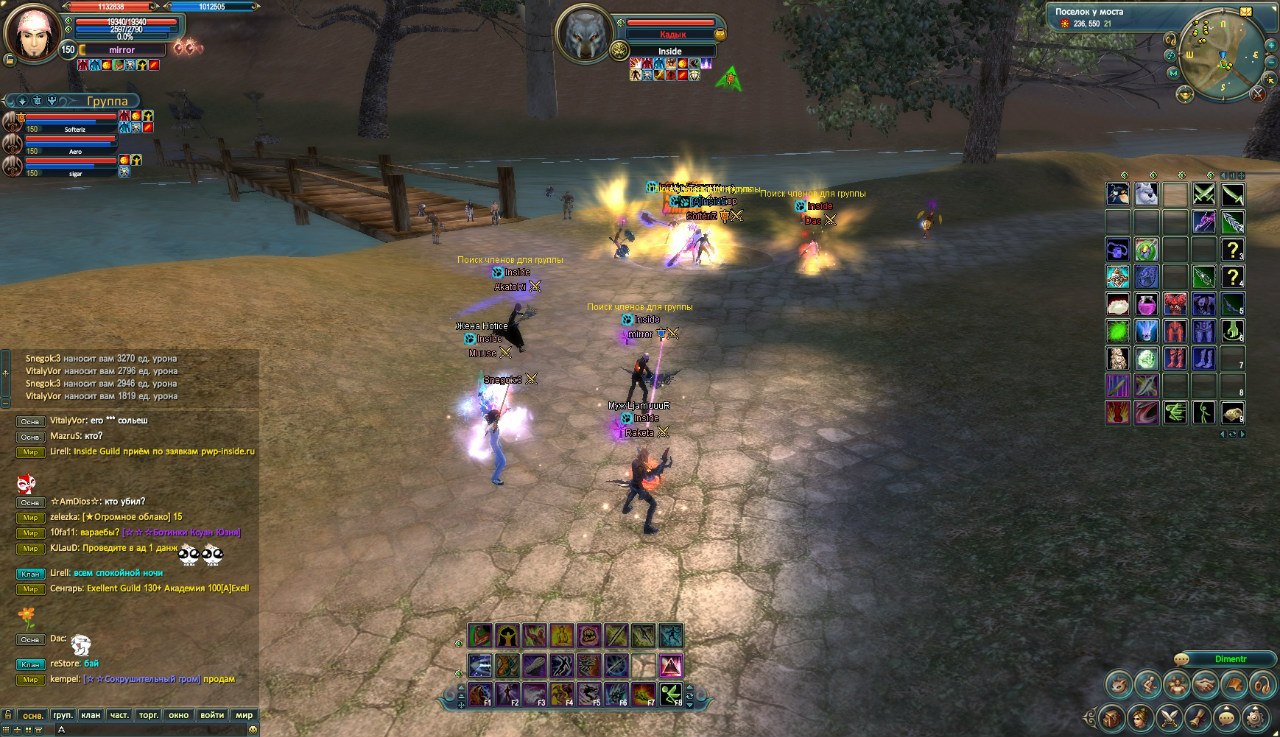Open the character face menu button

(1139, 718)
